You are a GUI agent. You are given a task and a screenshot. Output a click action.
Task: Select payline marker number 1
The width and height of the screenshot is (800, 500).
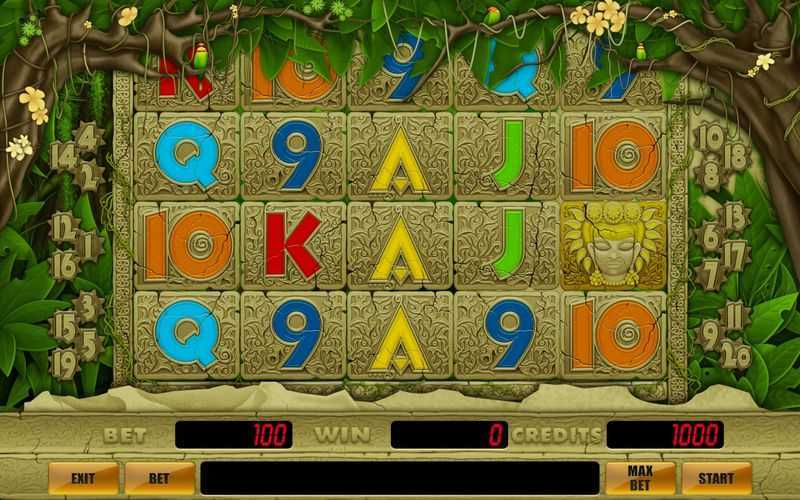pyautogui.click(x=90, y=241)
